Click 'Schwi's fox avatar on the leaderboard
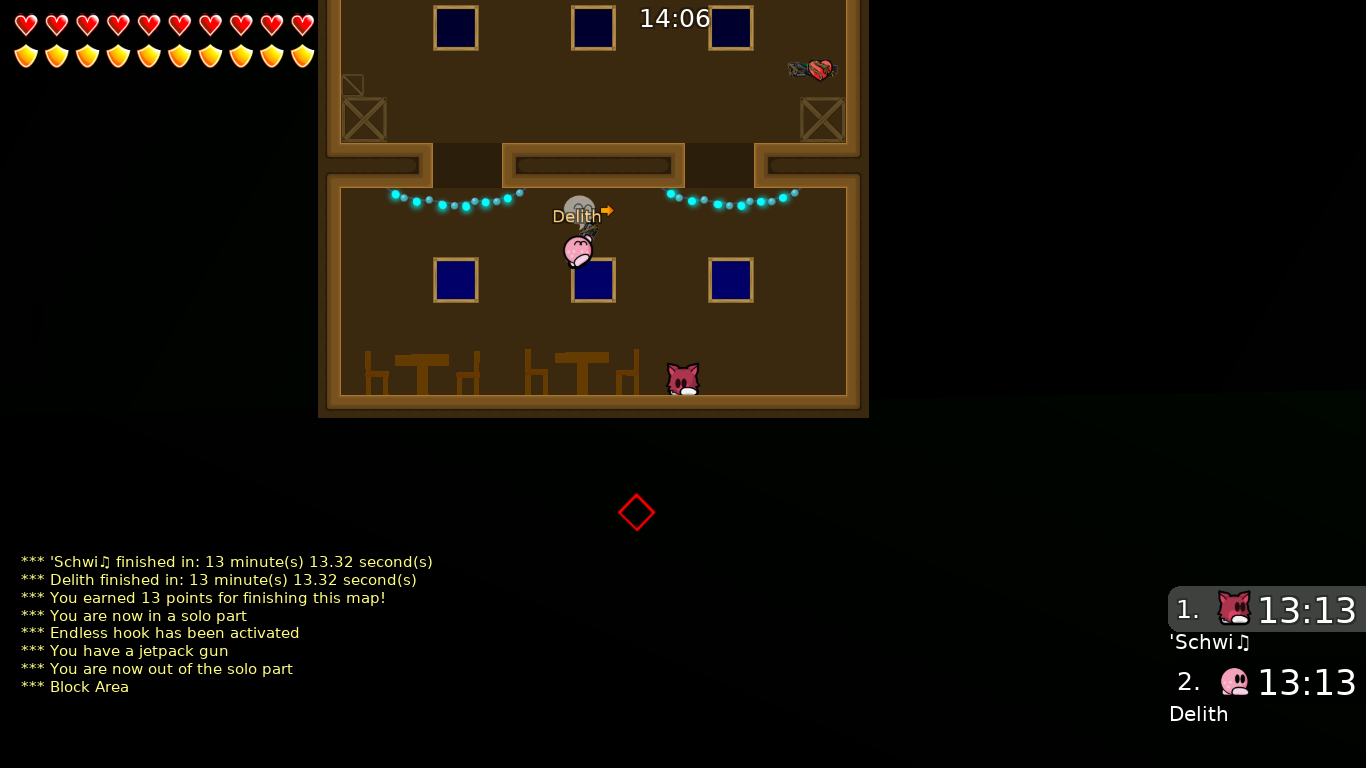Image resolution: width=1366 pixels, height=768 pixels. coord(1232,608)
